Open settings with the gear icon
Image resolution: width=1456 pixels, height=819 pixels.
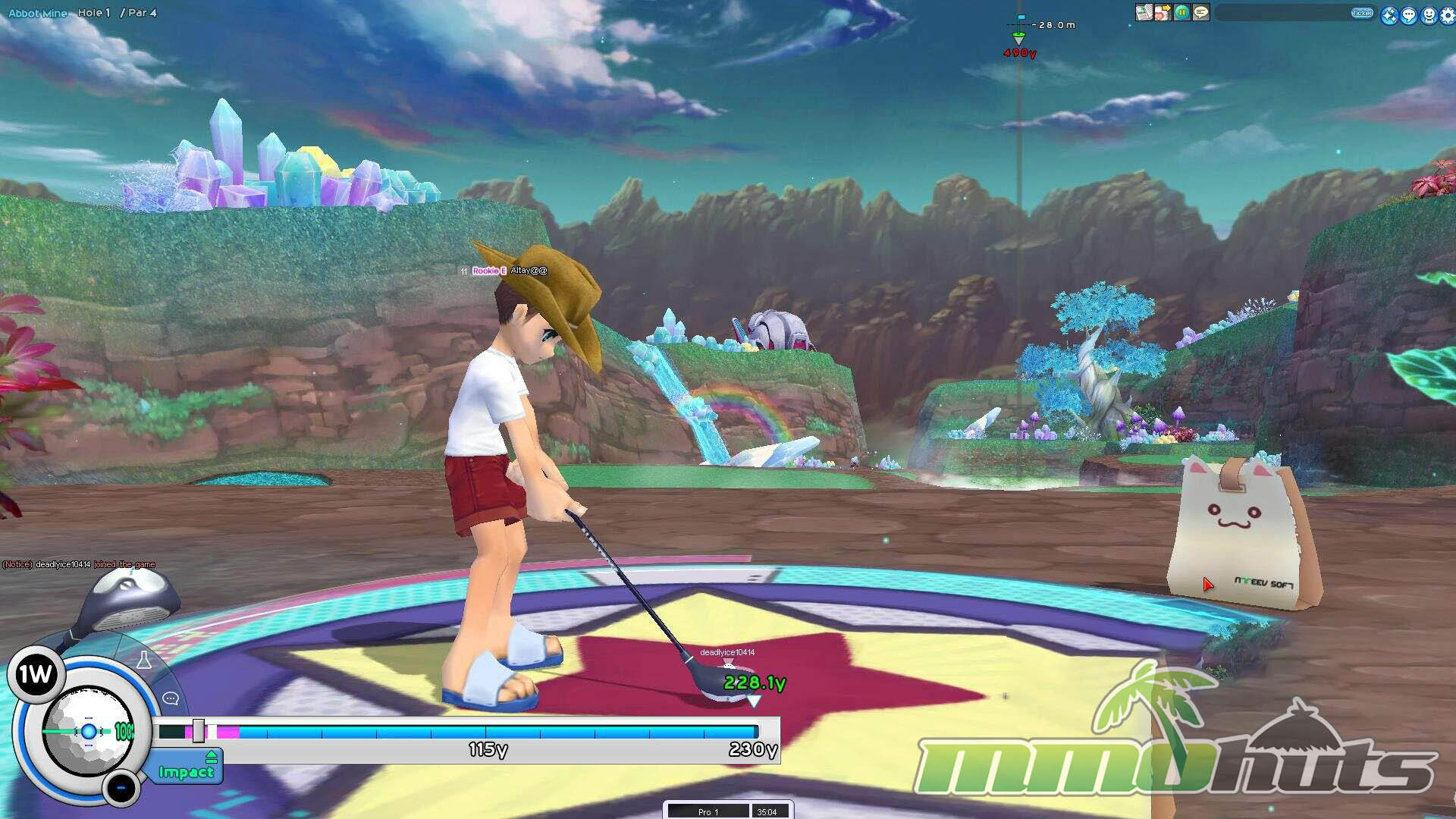pyautogui.click(x=1448, y=15)
